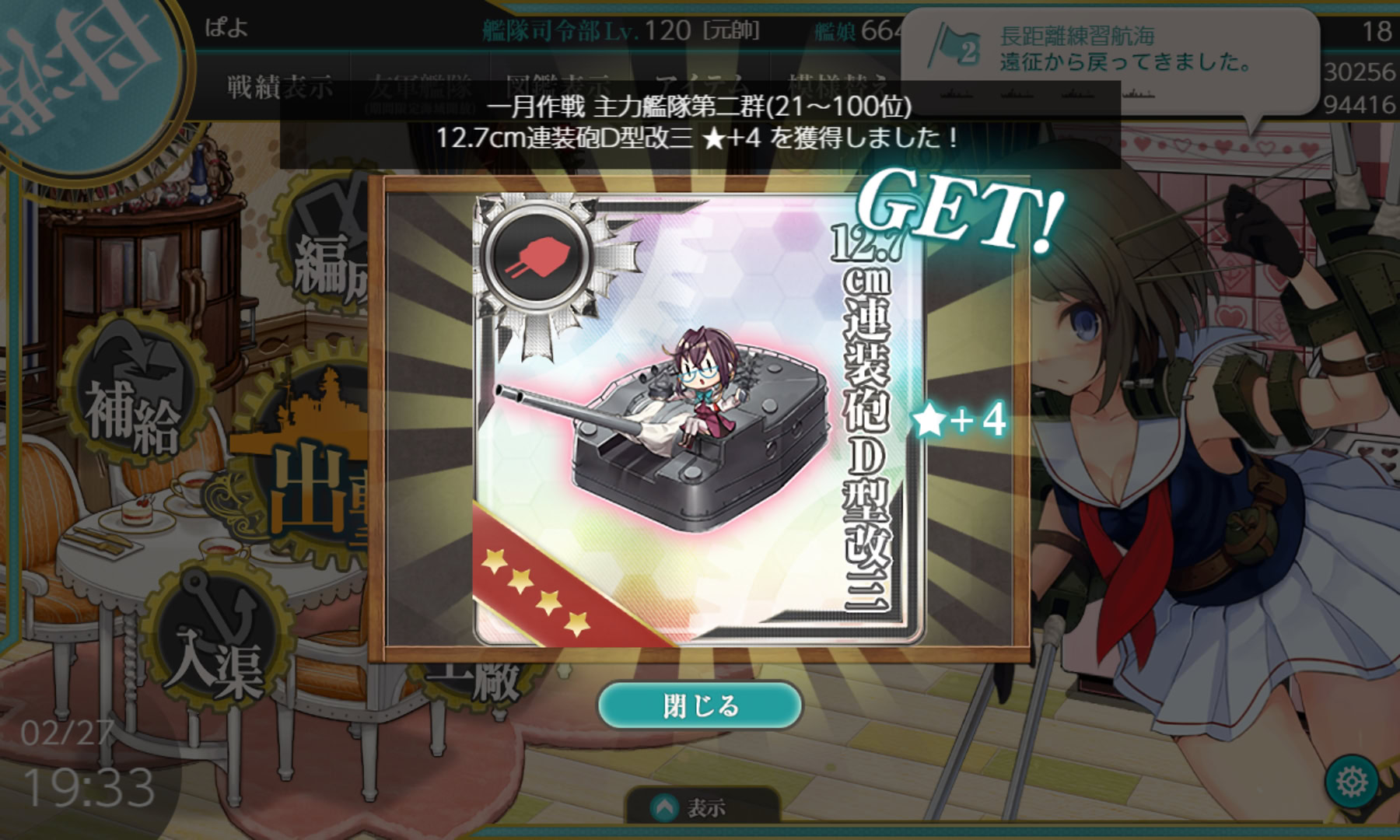Open 戦績表示 records tab

(280, 87)
